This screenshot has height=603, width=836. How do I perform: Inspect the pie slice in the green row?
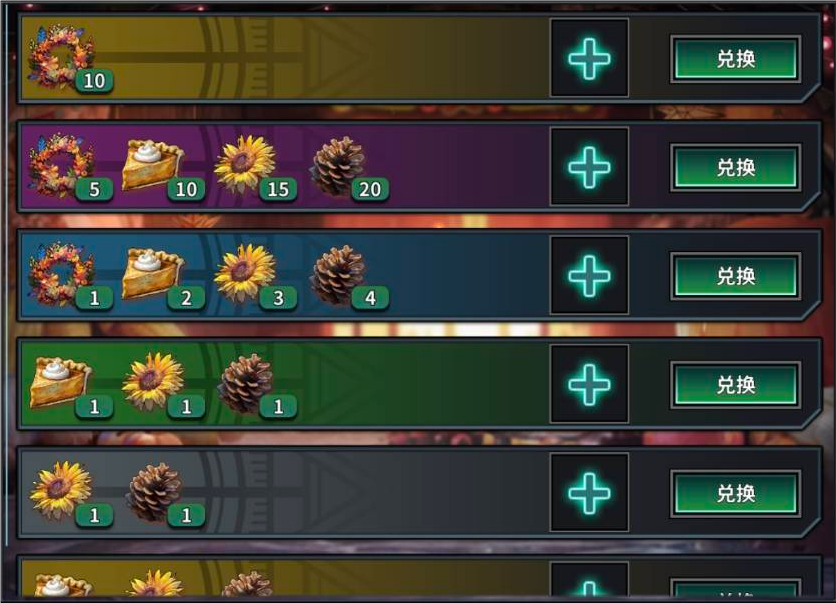point(60,384)
